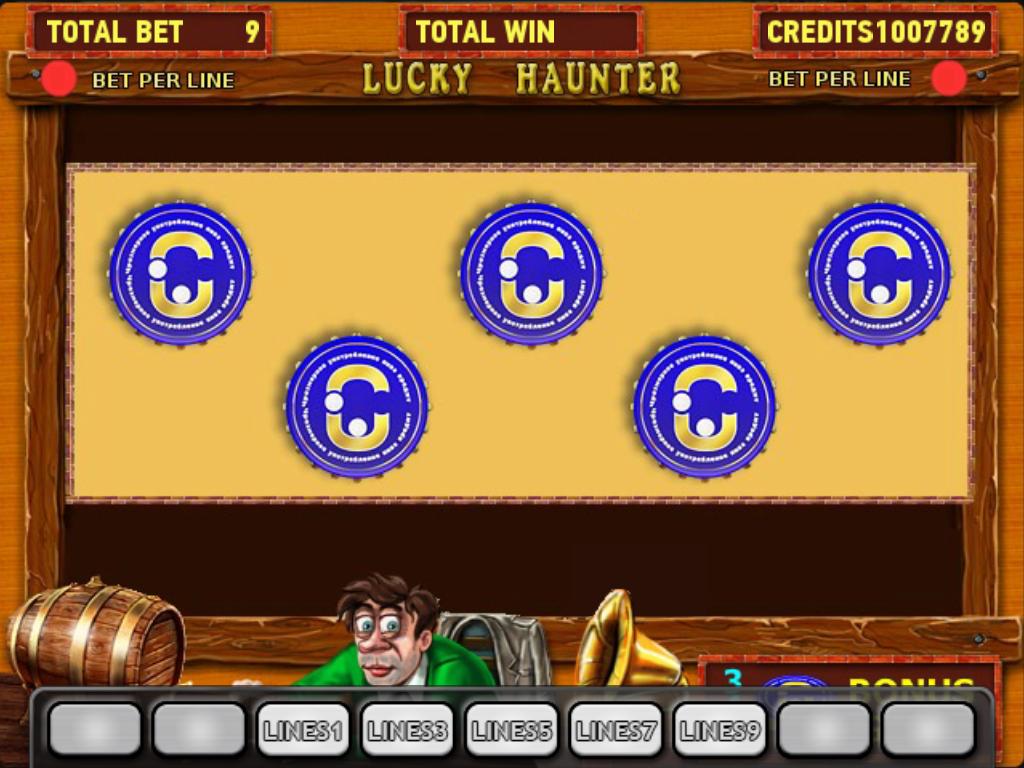Screen dimensions: 1024x768
Task: Select the LINES1 button
Action: (303, 730)
